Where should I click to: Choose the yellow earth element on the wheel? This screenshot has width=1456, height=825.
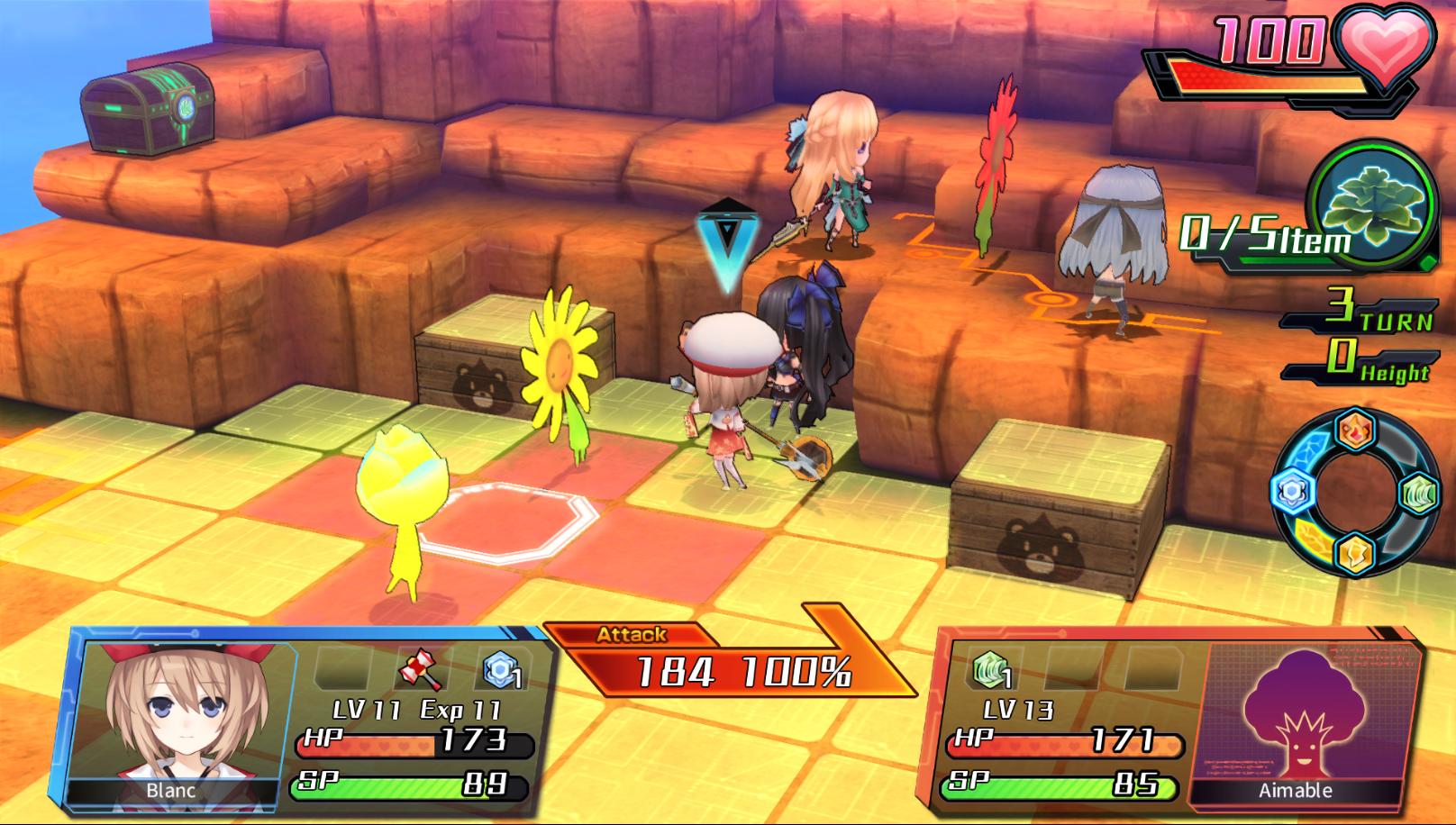point(1354,553)
